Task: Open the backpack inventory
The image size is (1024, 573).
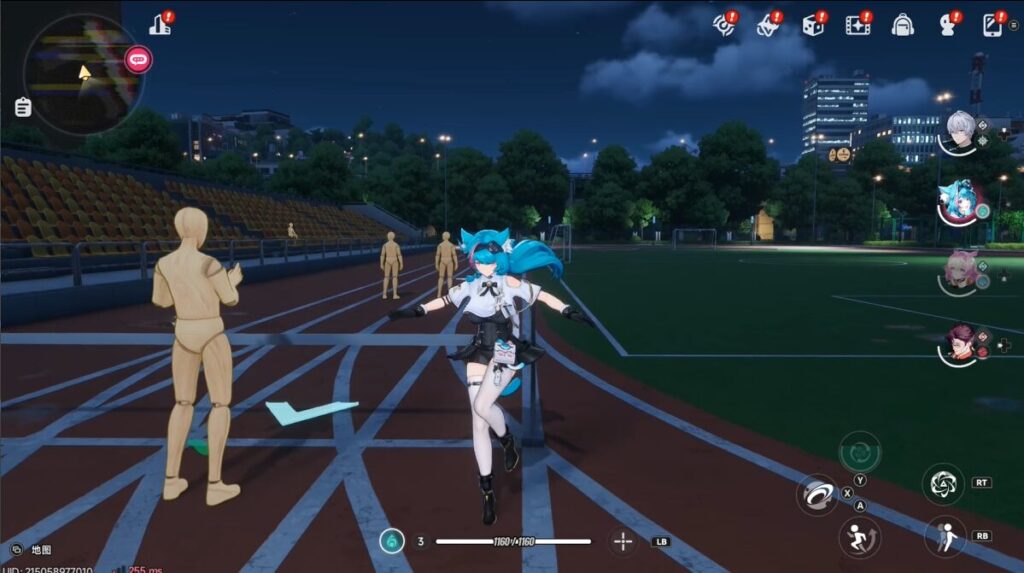Action: [x=902, y=25]
